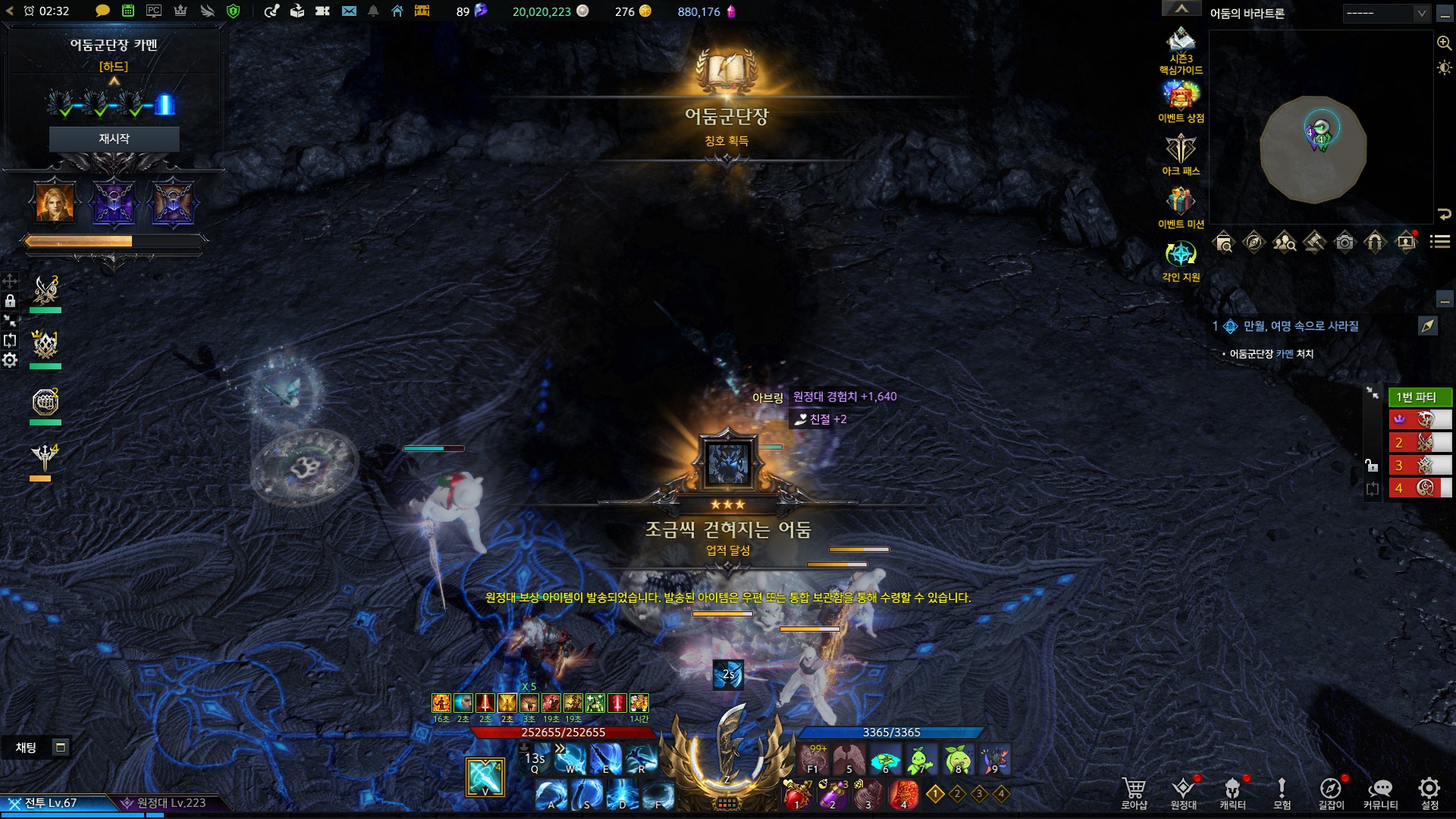The image size is (1456, 819).
Task: Open the 캐릭터 character menu
Action: pos(1232,792)
